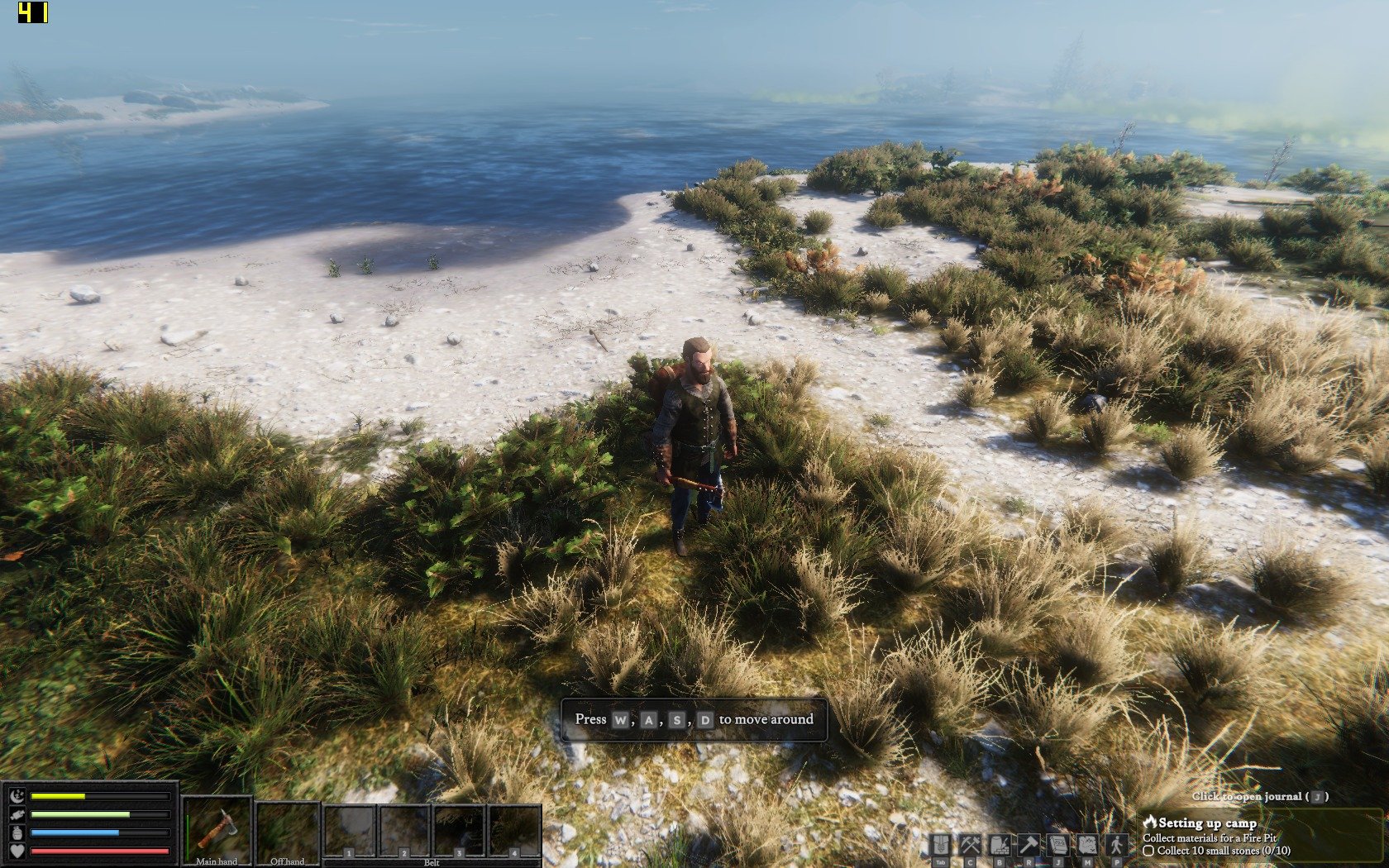Select the axe in the Main hand slot
The image size is (1389, 868).
click(217, 828)
